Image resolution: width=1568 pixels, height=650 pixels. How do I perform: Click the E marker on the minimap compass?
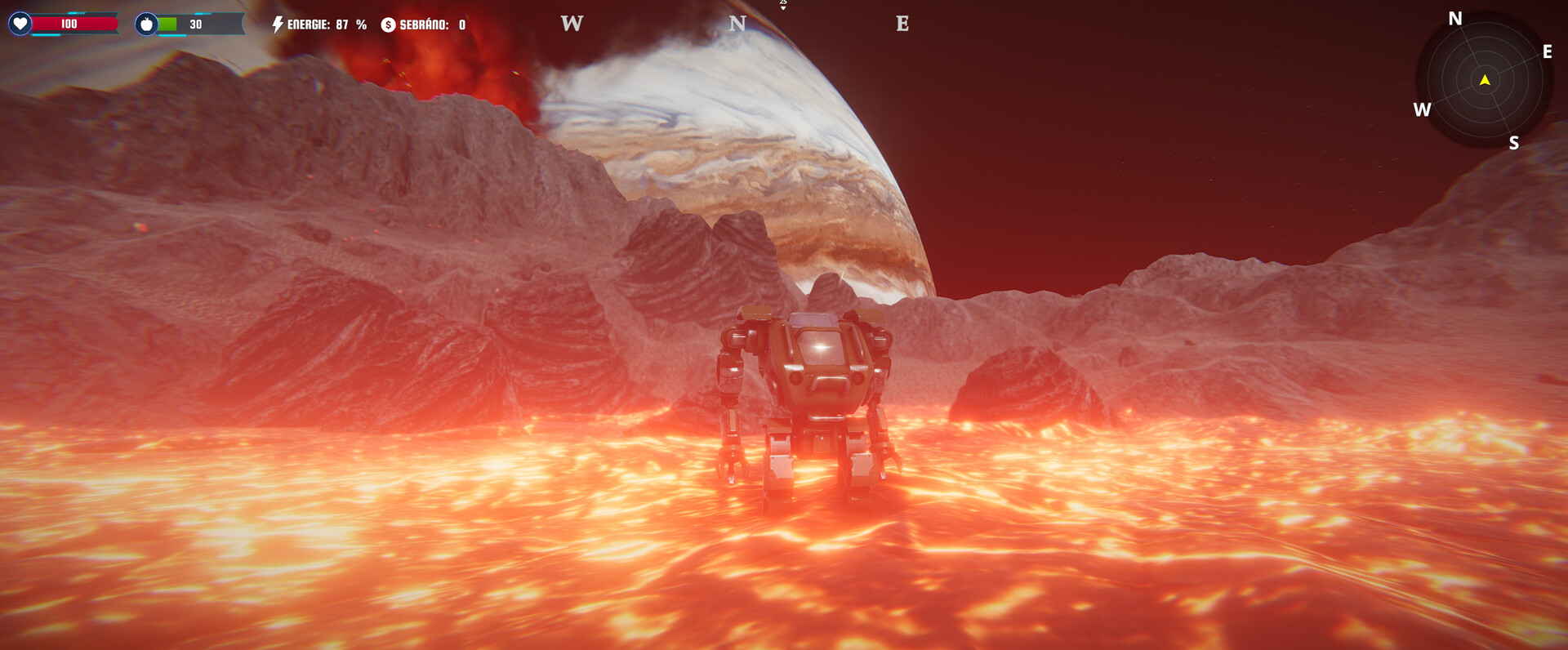(x=1546, y=52)
